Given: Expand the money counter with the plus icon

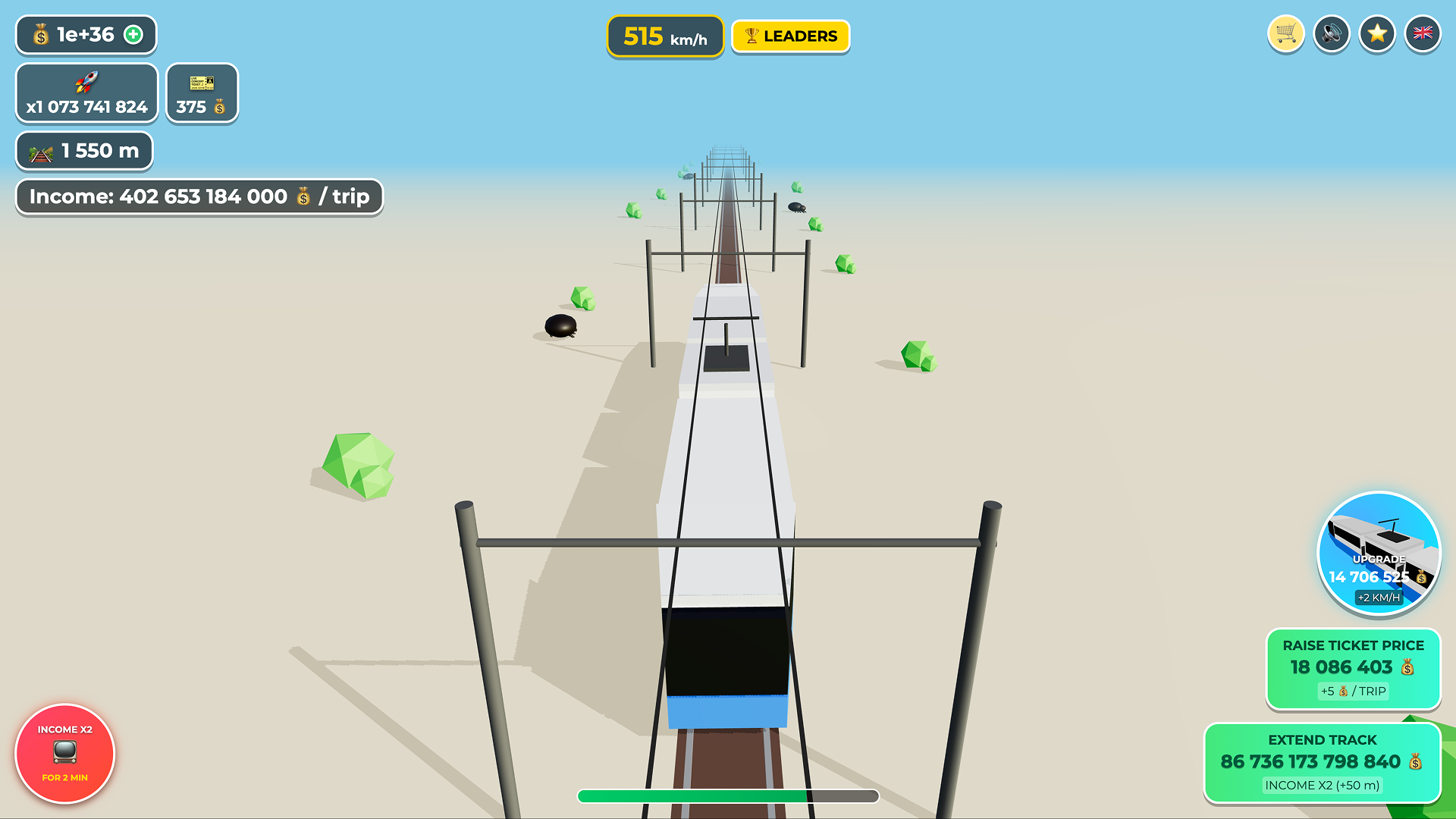Looking at the screenshot, I should click(x=133, y=34).
